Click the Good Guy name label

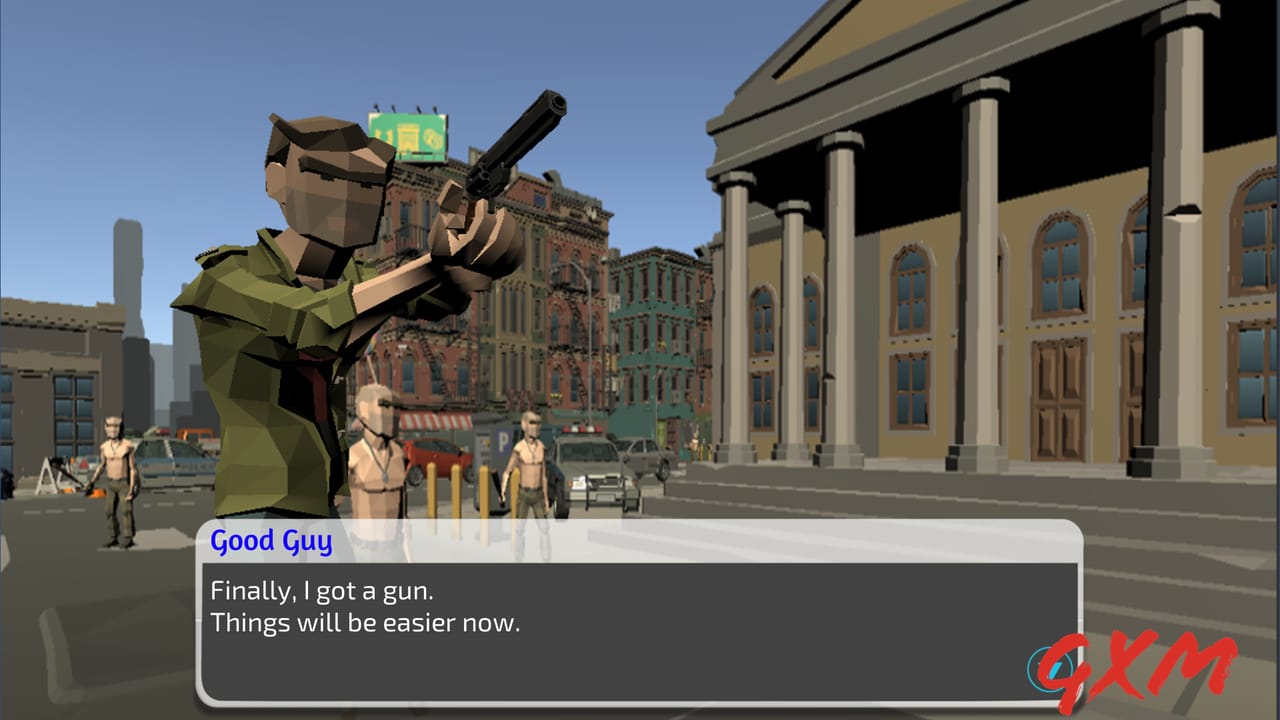268,541
